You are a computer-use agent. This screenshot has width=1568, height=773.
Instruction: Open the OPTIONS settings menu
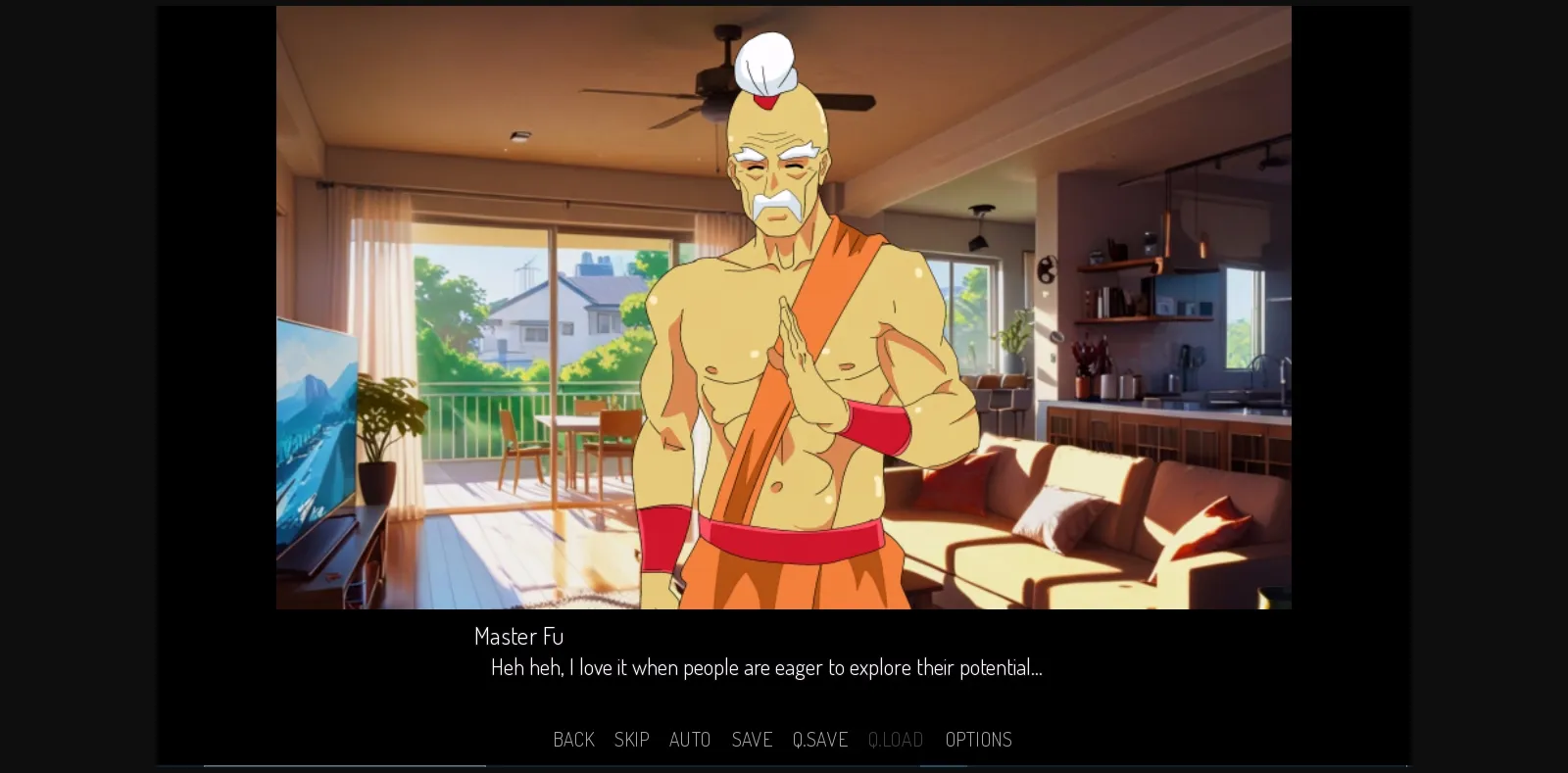pyautogui.click(x=978, y=740)
